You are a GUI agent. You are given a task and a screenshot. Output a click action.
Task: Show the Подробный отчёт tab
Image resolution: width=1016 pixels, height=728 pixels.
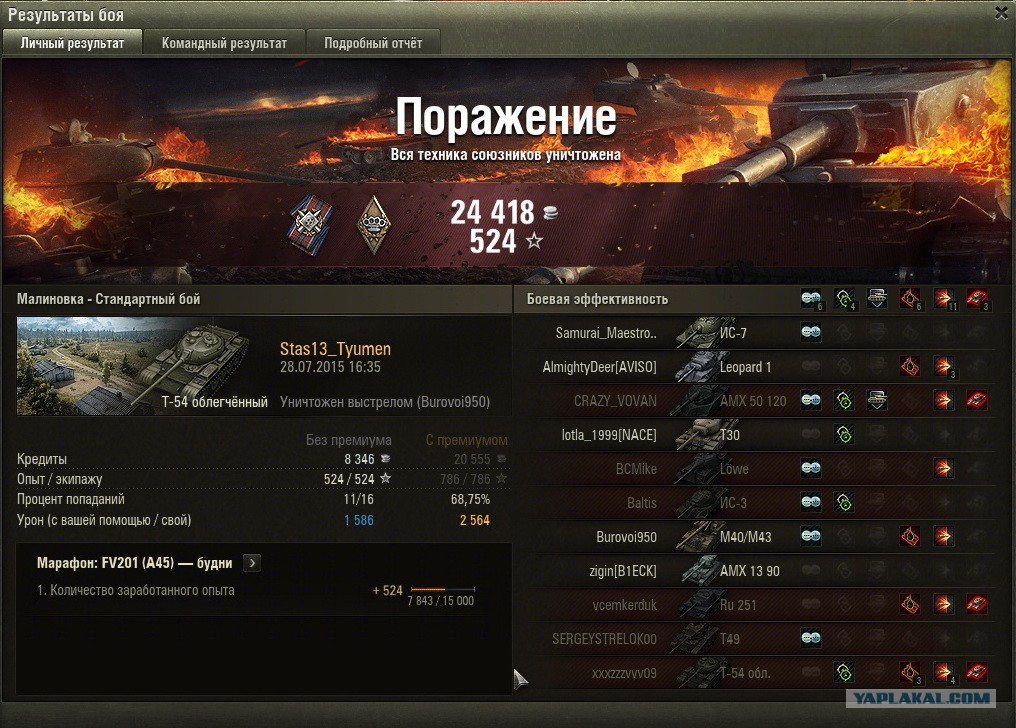click(x=372, y=43)
